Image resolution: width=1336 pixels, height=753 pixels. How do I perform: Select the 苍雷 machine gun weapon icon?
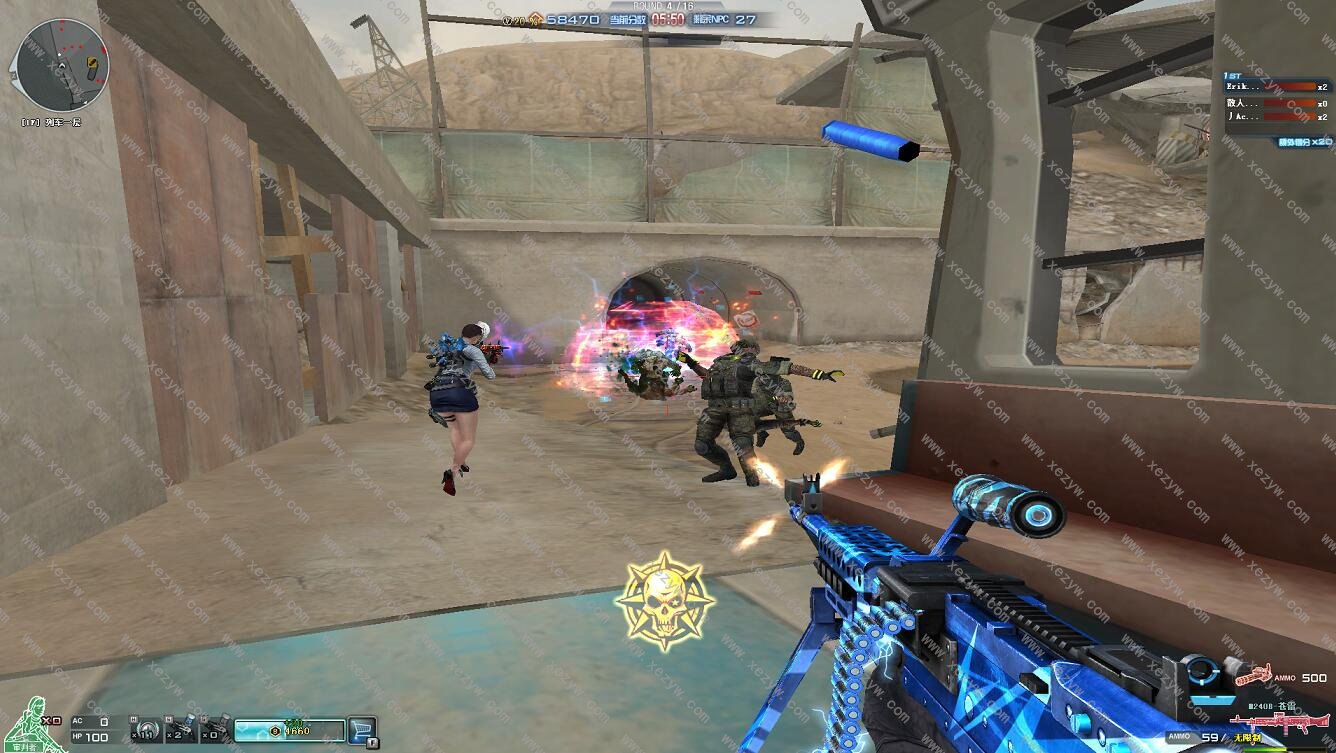[1282, 720]
